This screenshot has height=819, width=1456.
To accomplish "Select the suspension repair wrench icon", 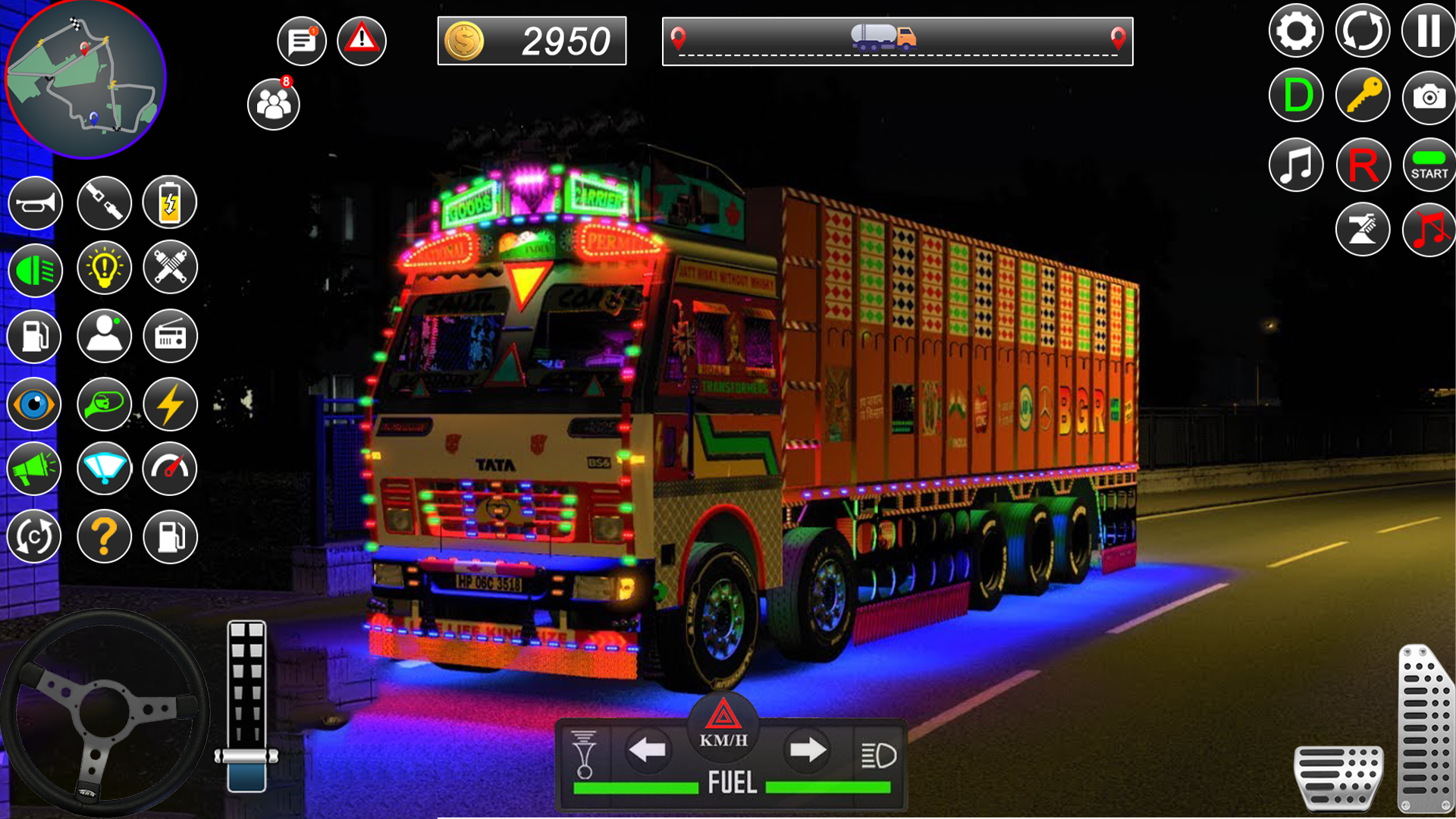I will click(x=170, y=268).
